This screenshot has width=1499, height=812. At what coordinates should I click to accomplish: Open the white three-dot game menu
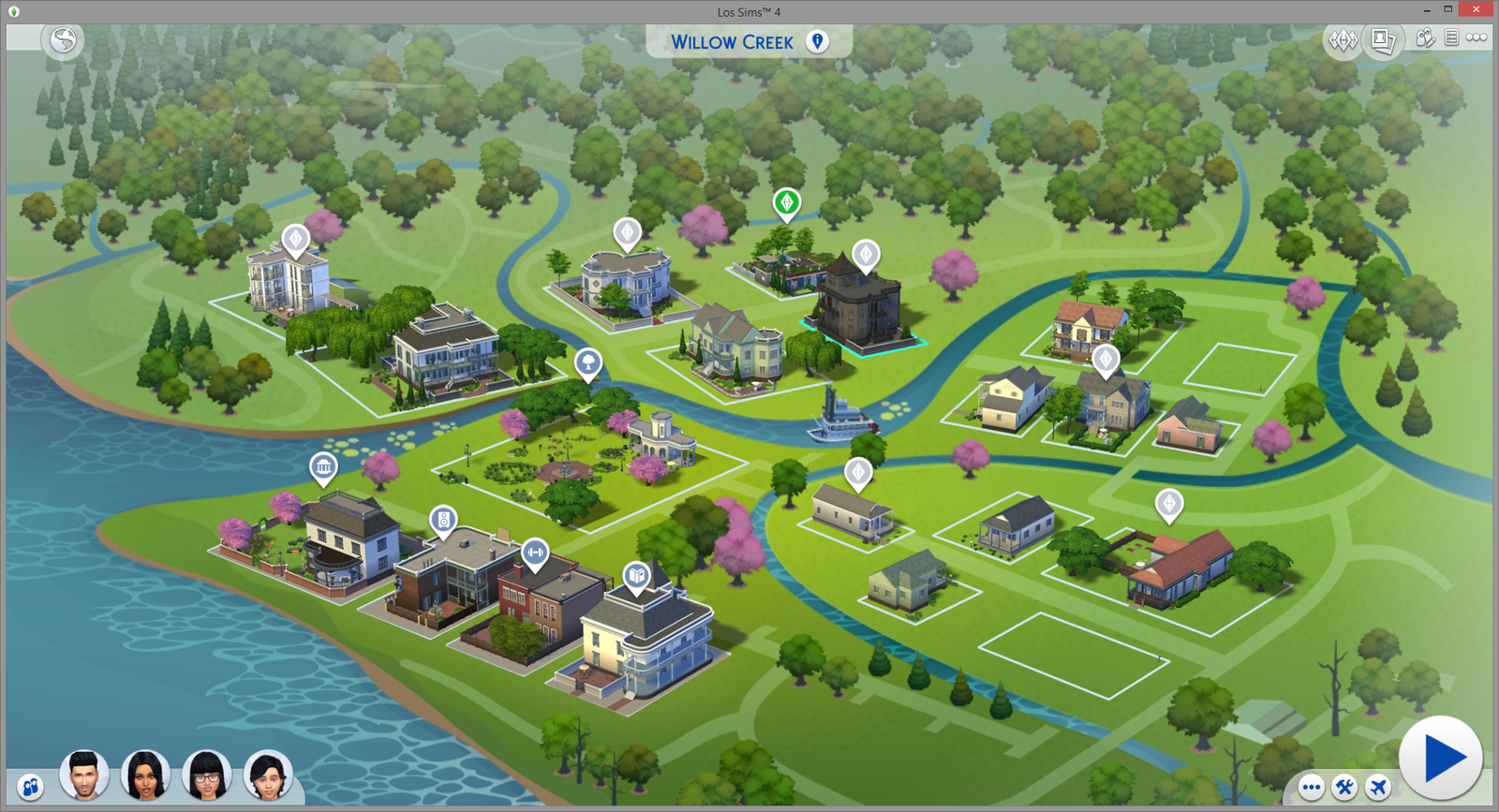click(1477, 37)
